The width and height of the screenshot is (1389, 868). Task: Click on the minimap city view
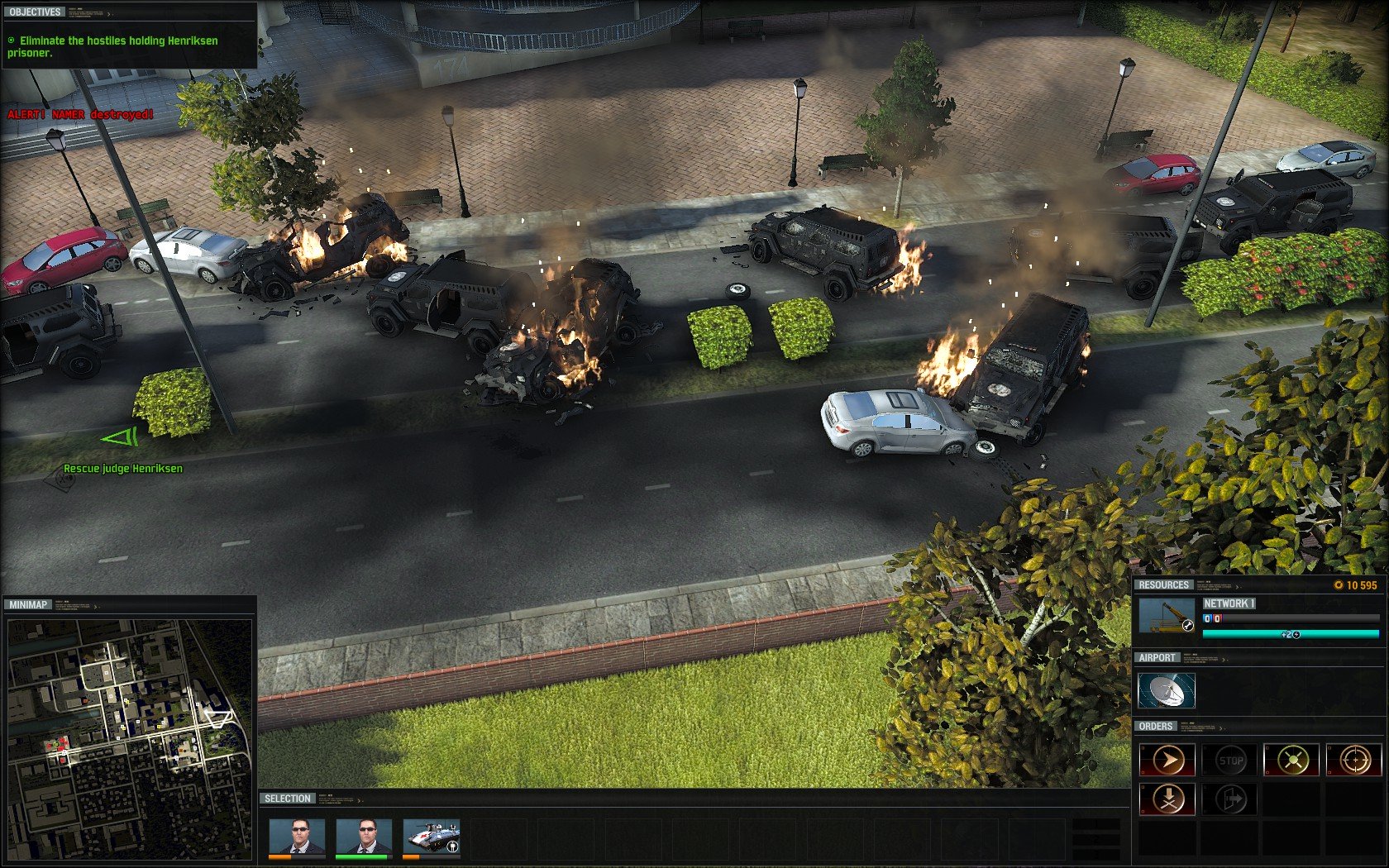129,739
